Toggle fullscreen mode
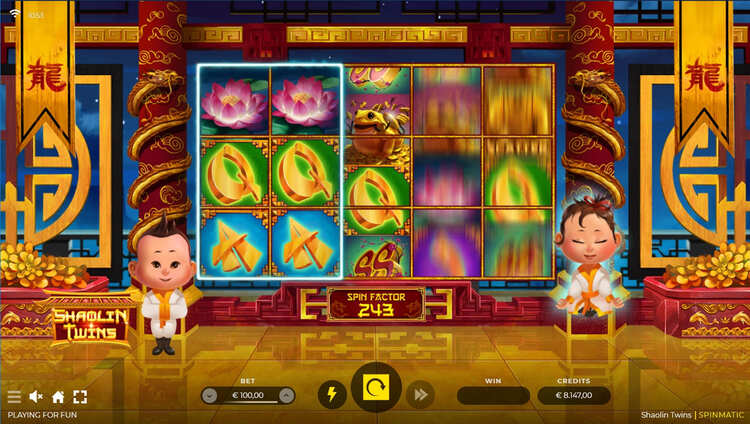 [x=80, y=397]
